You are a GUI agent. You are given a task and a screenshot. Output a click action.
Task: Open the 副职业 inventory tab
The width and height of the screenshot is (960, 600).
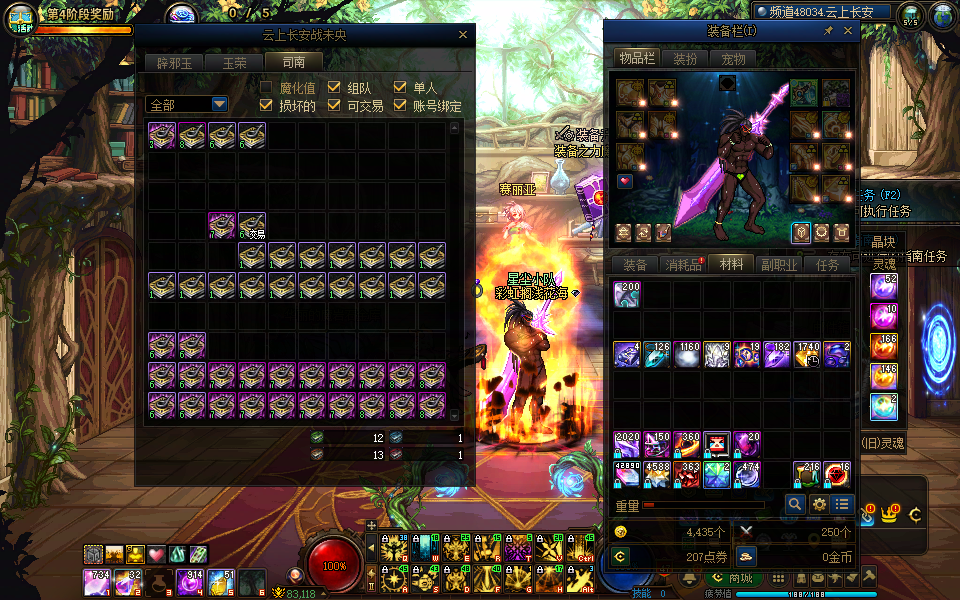click(x=779, y=265)
